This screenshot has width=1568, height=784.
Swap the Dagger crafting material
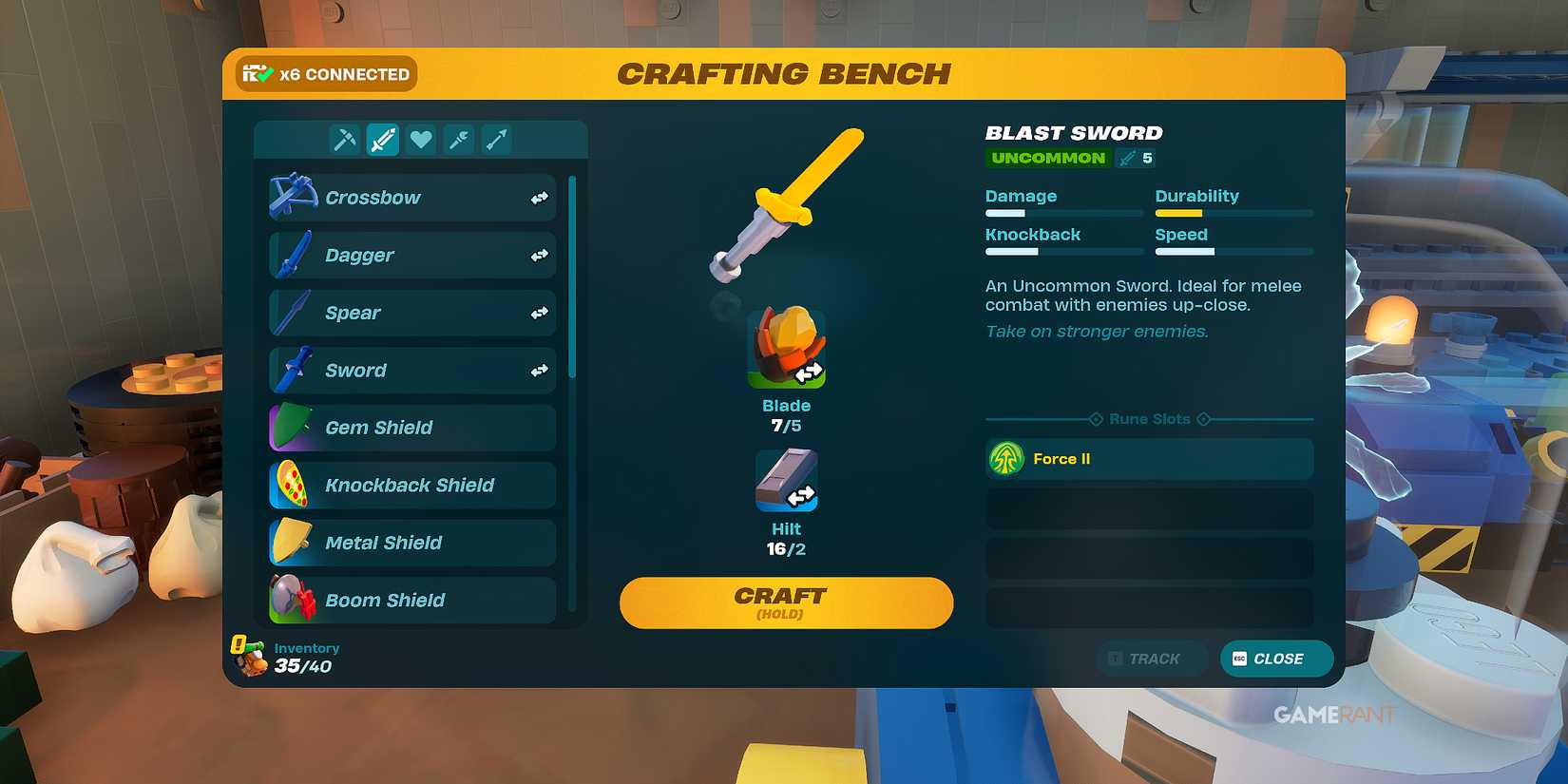point(538,255)
